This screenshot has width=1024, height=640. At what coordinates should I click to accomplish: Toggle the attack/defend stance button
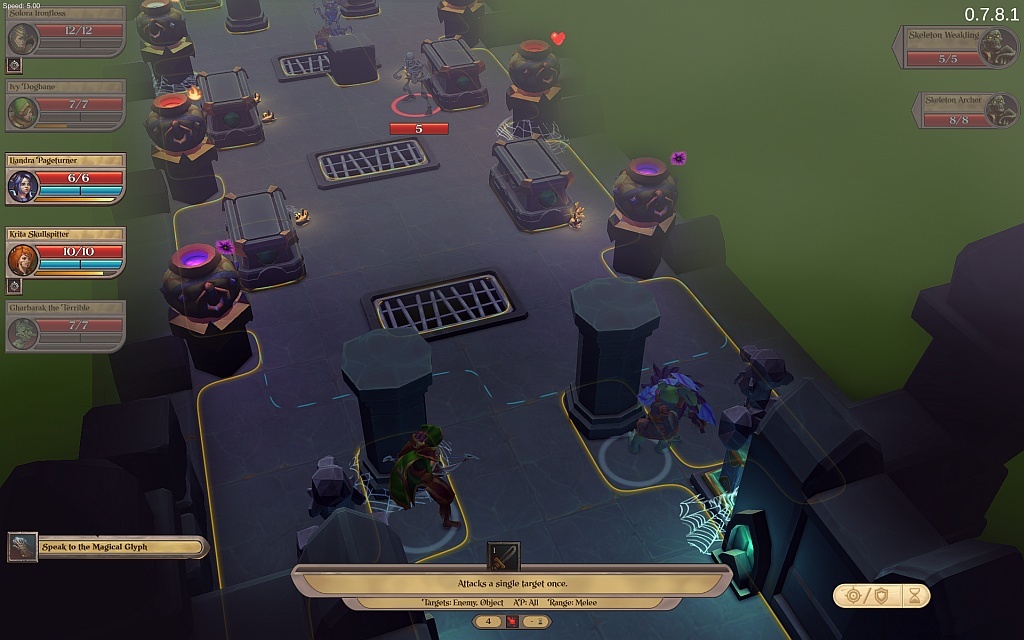click(866, 596)
